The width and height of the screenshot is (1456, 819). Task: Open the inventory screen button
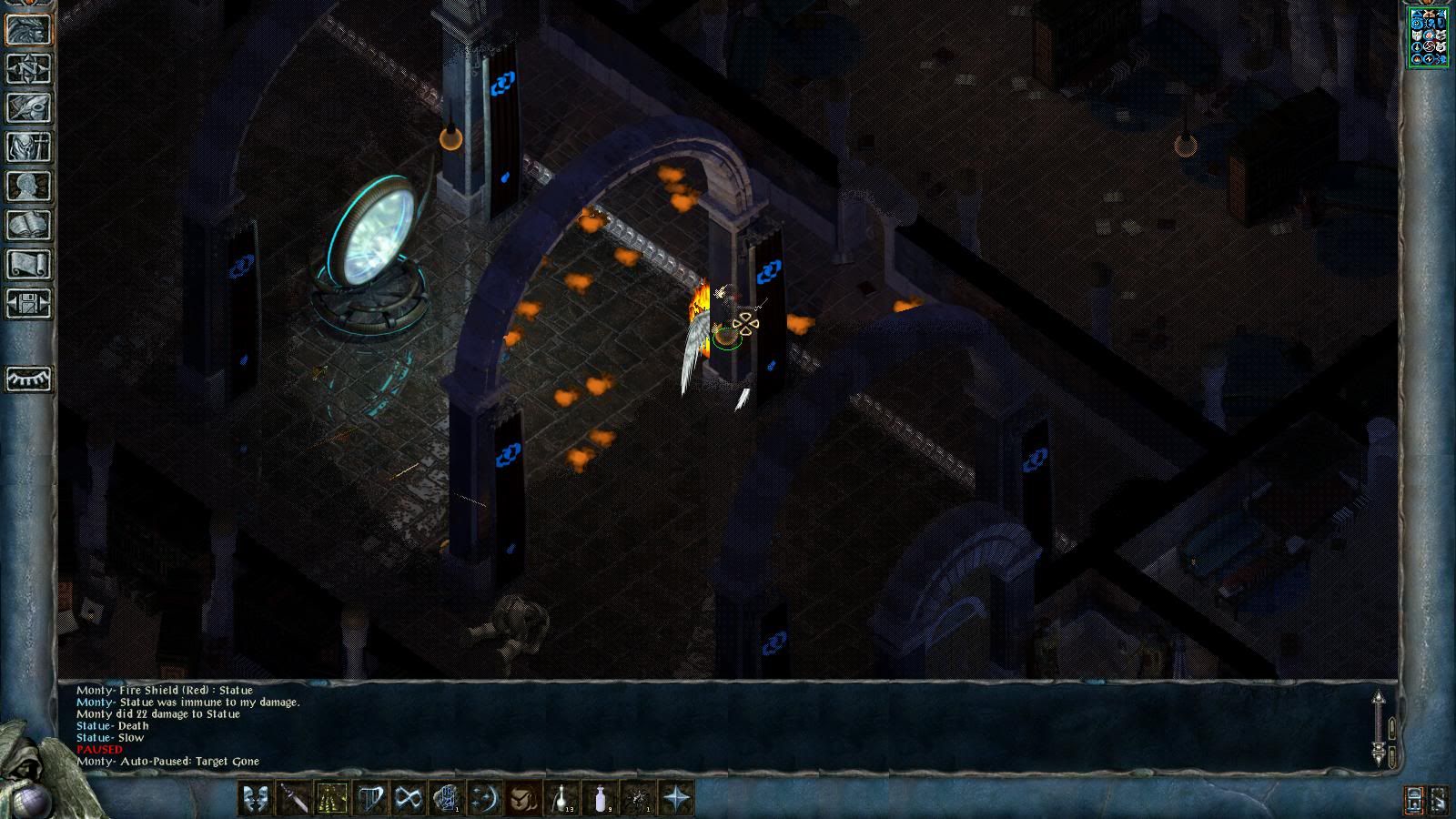[x=28, y=147]
